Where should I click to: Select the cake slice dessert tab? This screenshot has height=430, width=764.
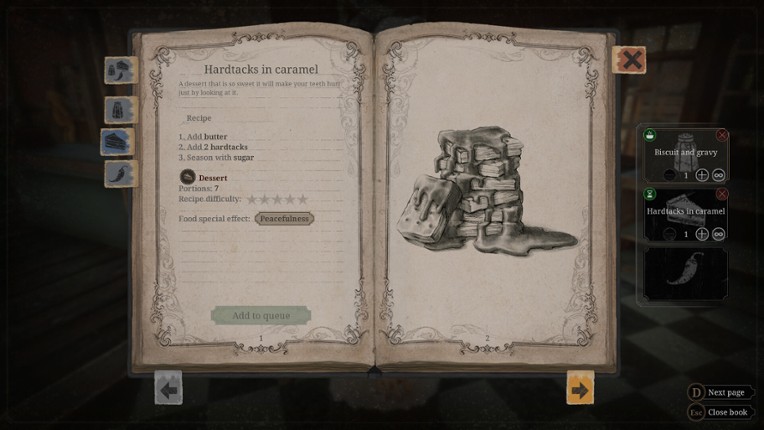pos(118,142)
